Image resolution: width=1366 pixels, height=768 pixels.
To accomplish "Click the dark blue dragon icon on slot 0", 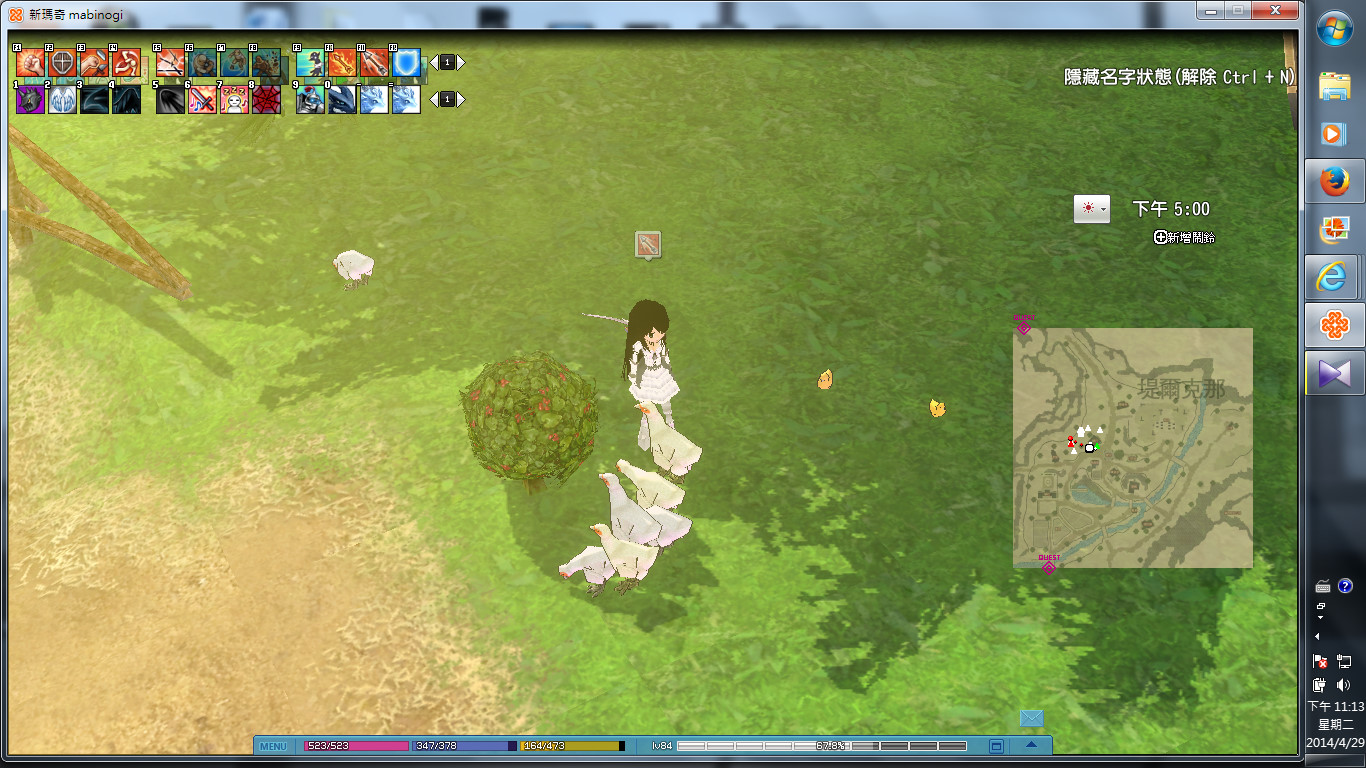I will (342, 100).
